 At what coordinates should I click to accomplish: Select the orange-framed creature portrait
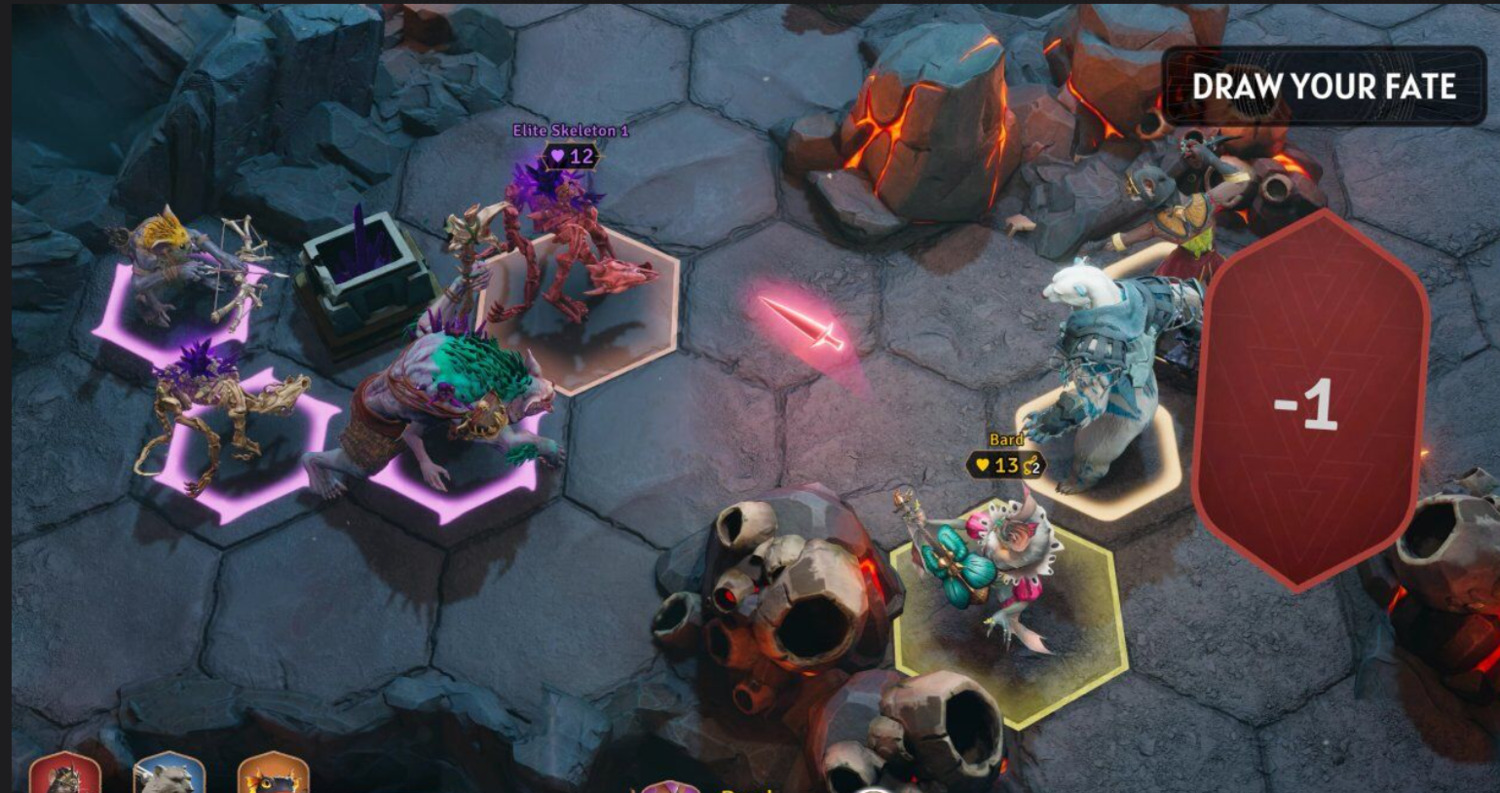tap(273, 775)
